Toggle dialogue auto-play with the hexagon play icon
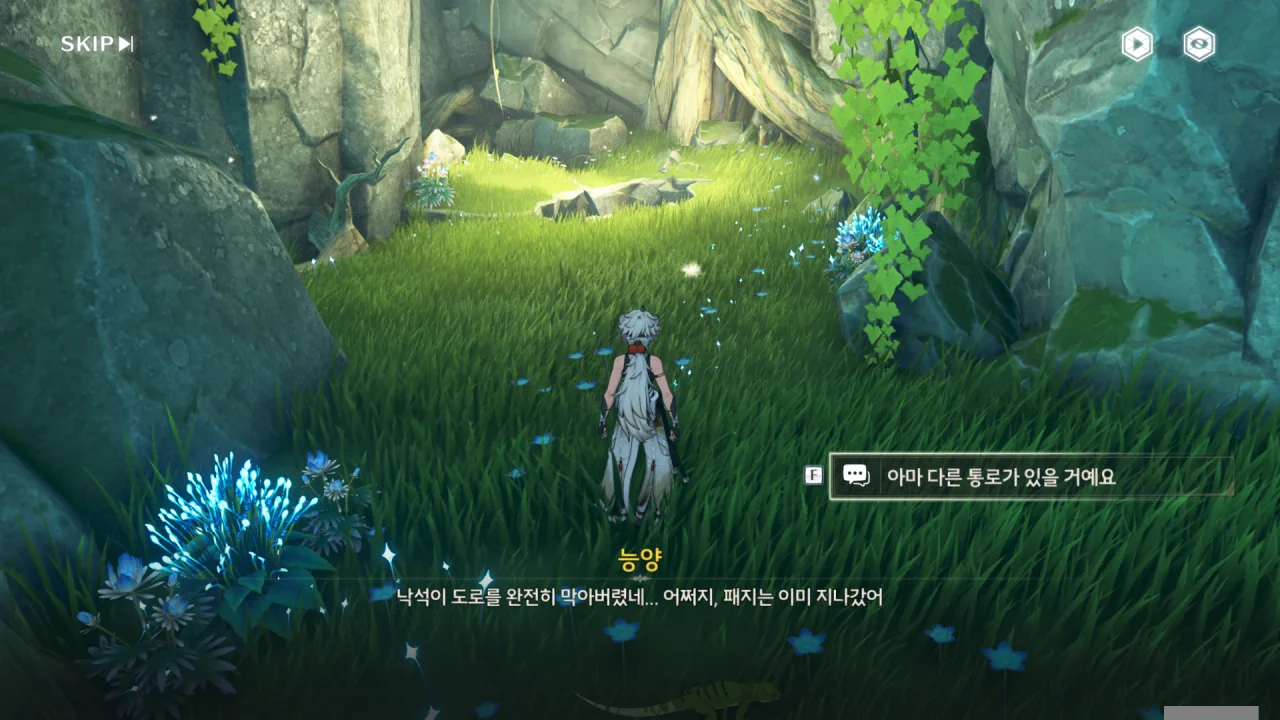1280x720 pixels. click(x=1137, y=44)
